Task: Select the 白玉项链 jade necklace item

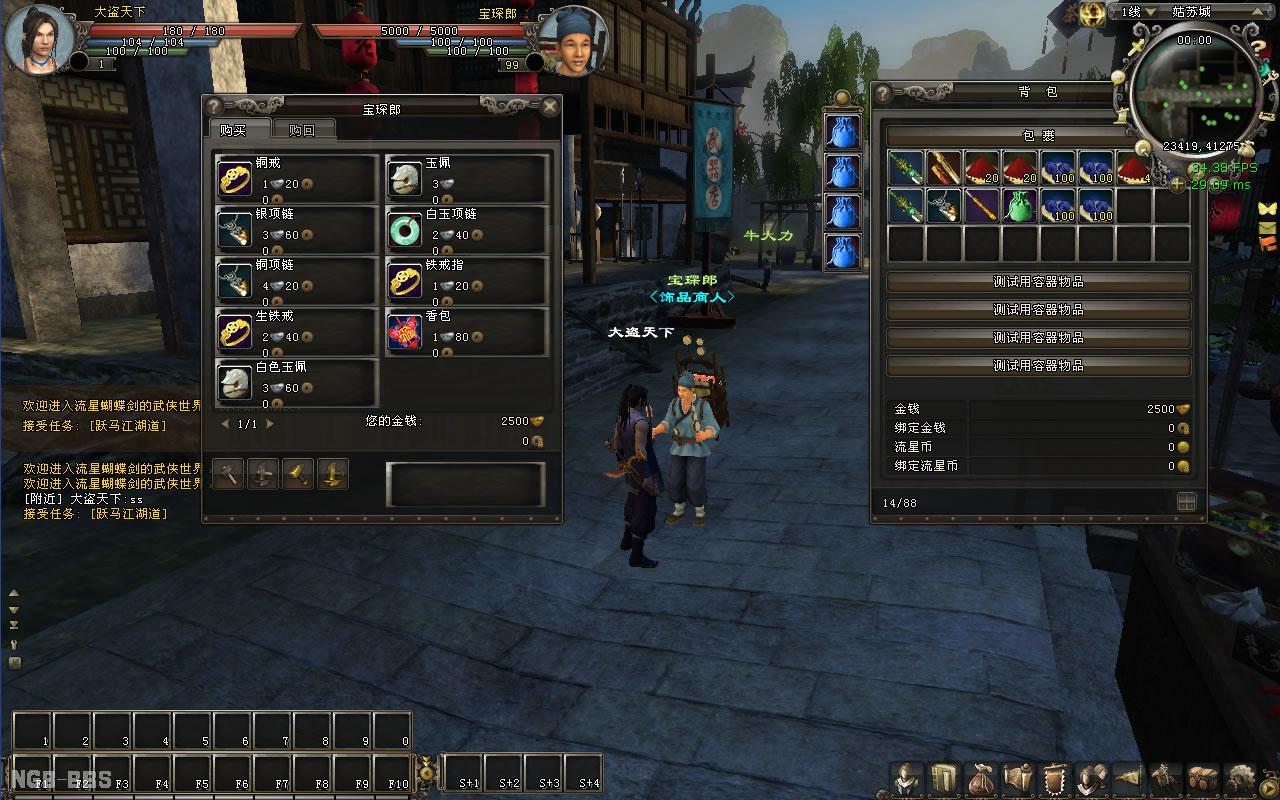Action: [x=405, y=229]
